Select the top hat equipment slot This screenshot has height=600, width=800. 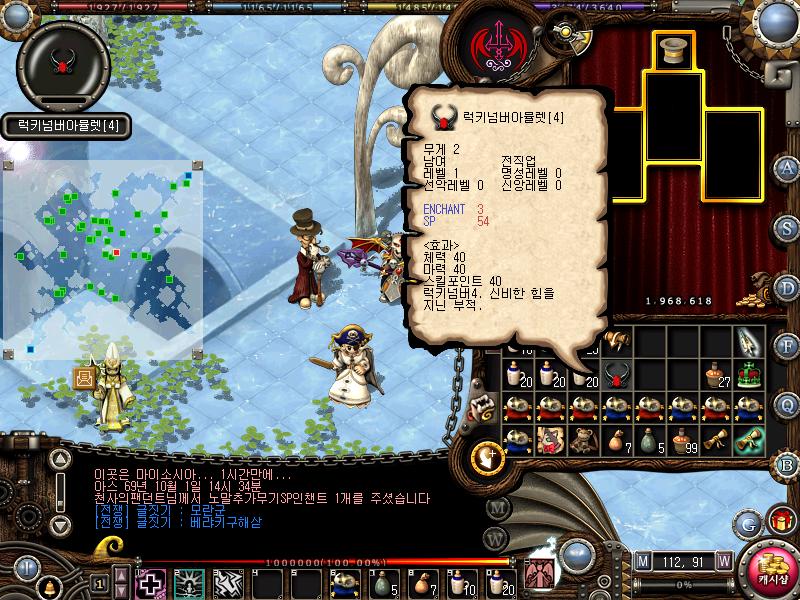tap(675, 50)
